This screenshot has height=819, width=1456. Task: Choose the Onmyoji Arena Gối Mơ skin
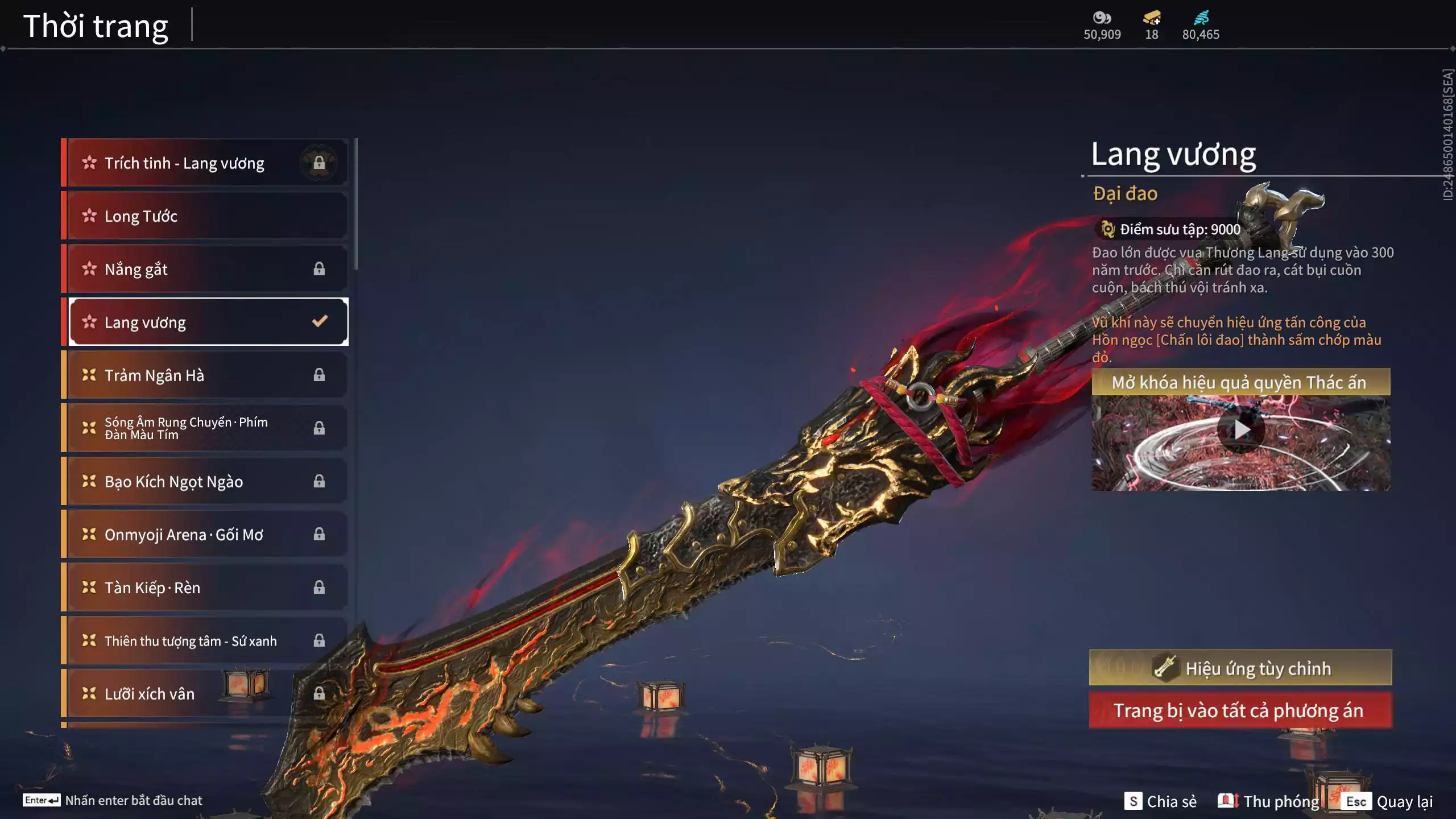[x=205, y=535]
